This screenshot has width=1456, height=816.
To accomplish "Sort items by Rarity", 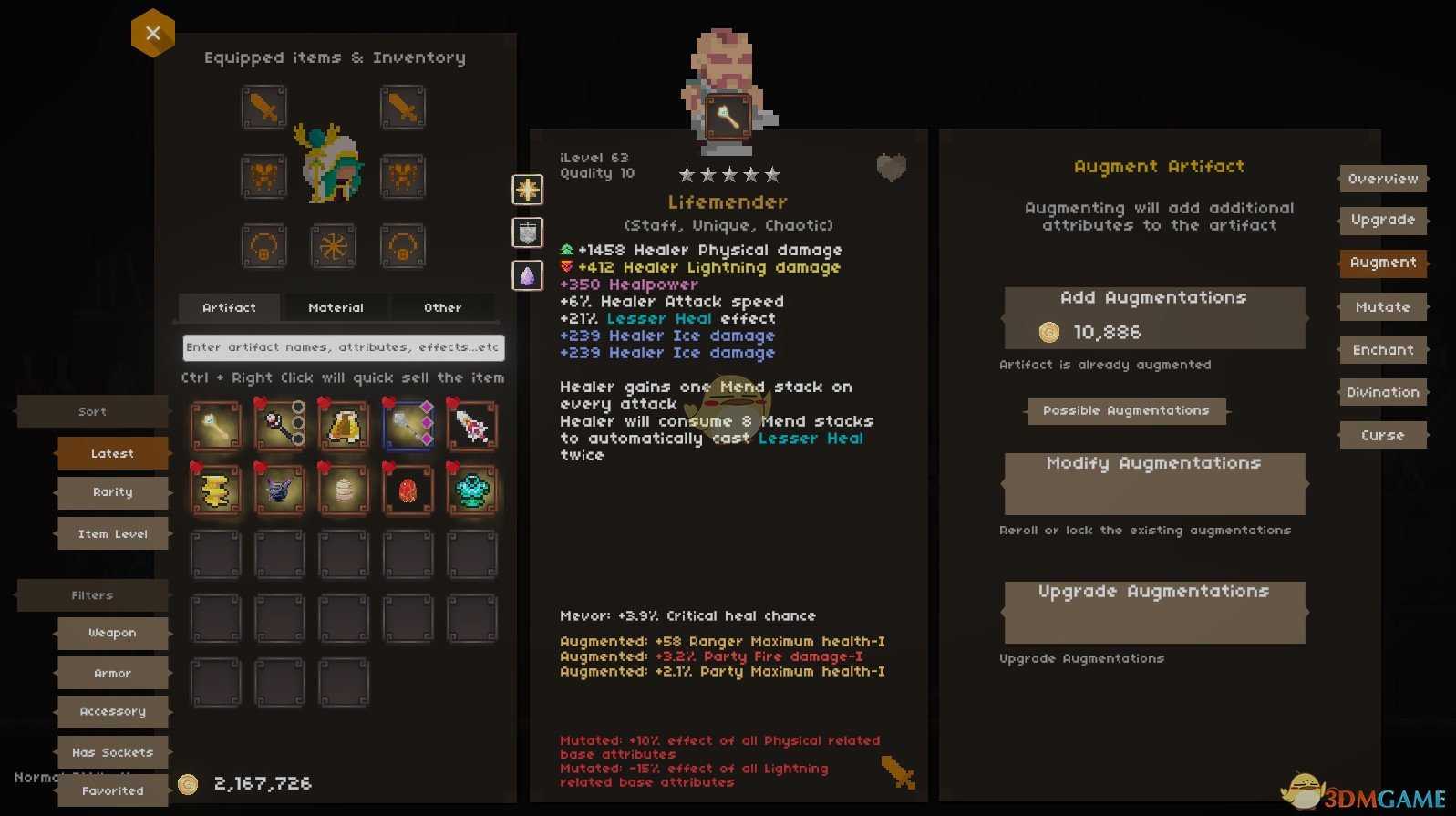I will [112, 492].
